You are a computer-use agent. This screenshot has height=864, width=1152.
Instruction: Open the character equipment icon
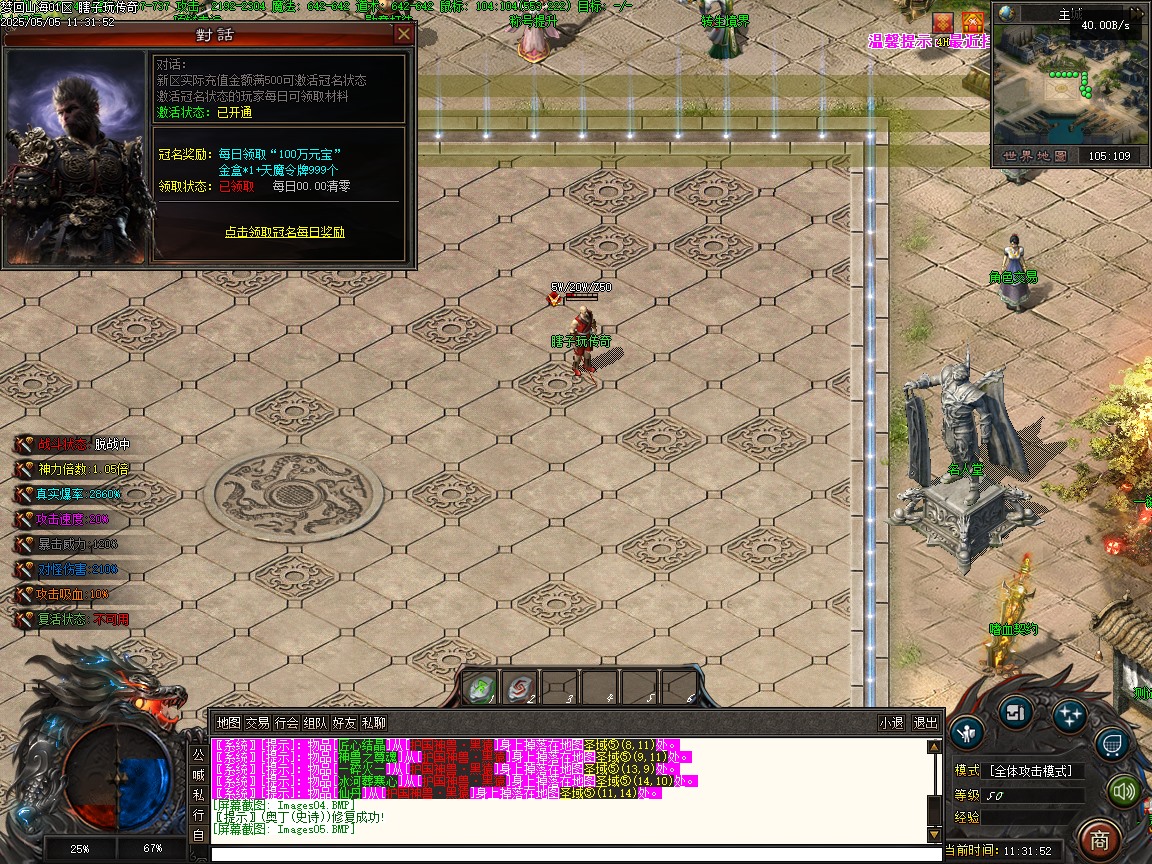pos(966,733)
